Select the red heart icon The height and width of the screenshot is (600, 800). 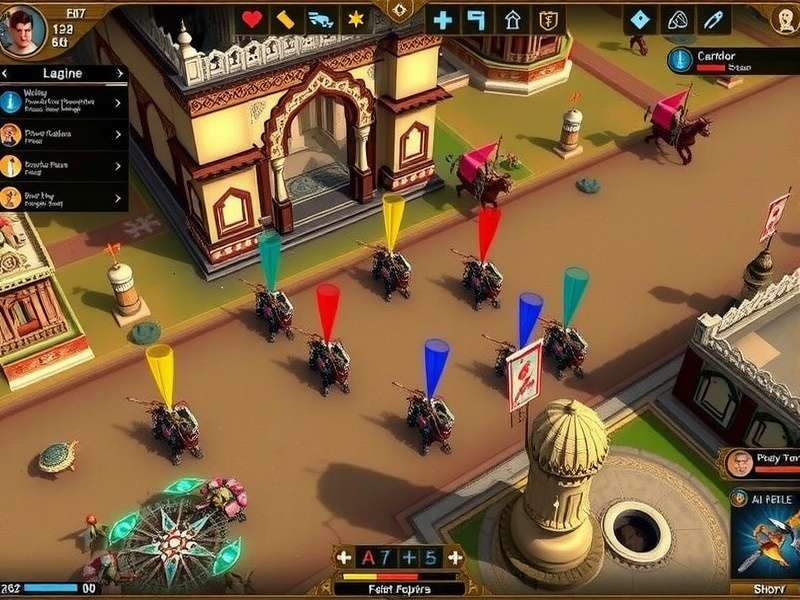click(x=252, y=19)
